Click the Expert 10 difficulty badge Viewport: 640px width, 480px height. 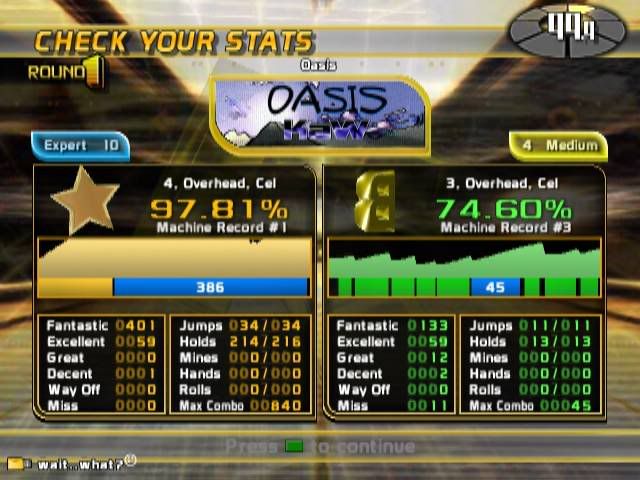(x=80, y=146)
